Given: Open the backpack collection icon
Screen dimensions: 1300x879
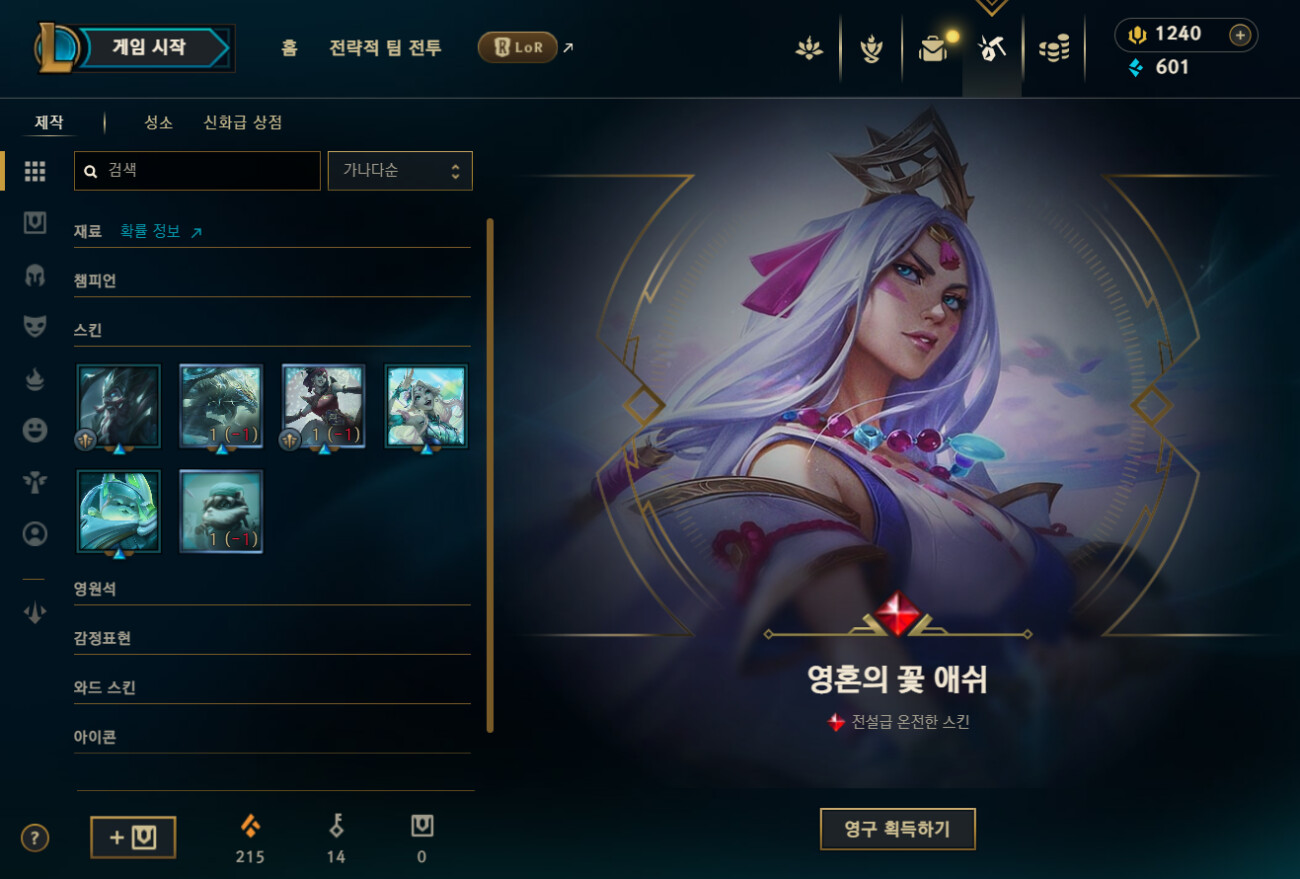Looking at the screenshot, I should [933, 48].
